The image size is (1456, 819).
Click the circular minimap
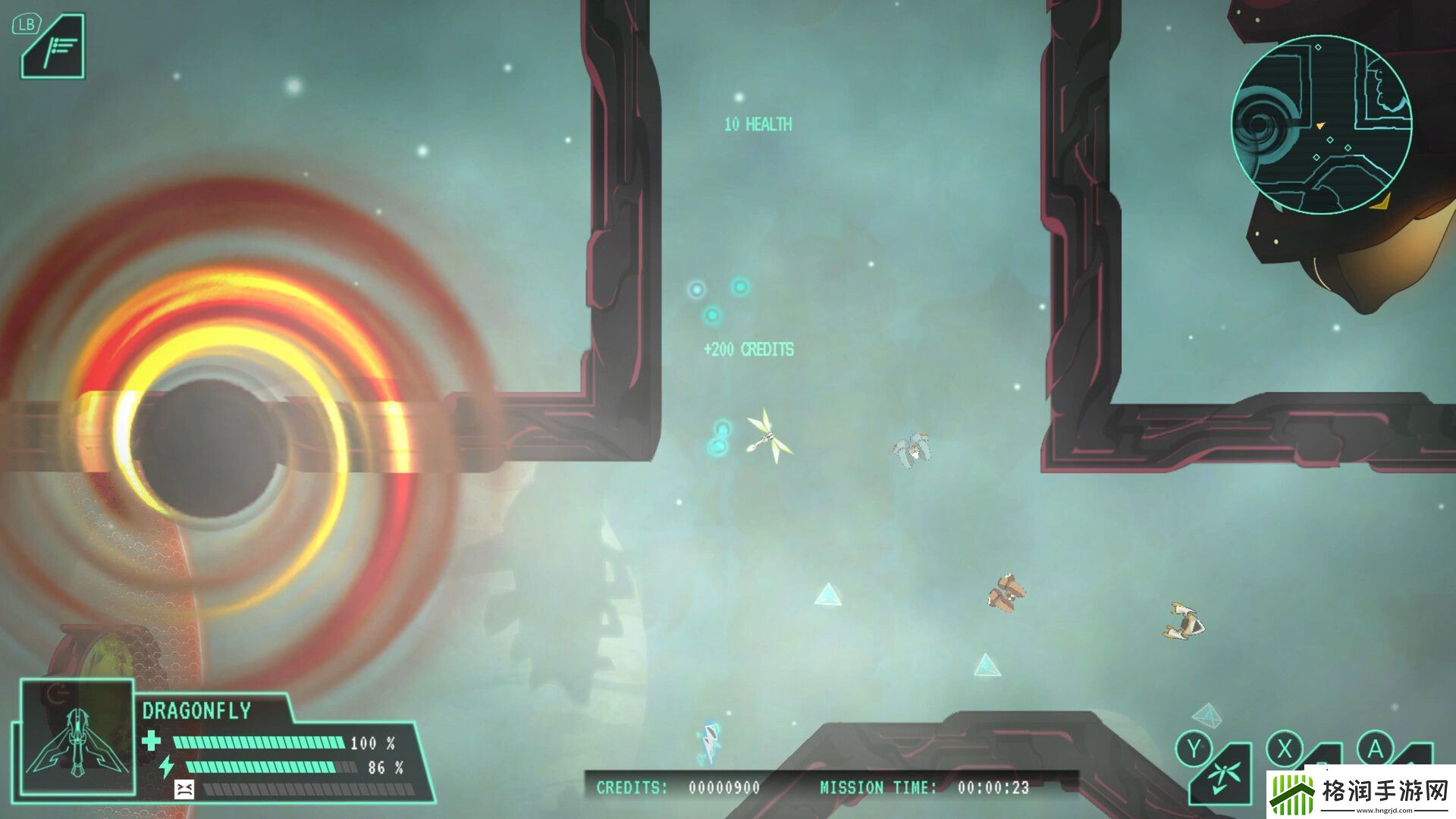tap(1321, 124)
